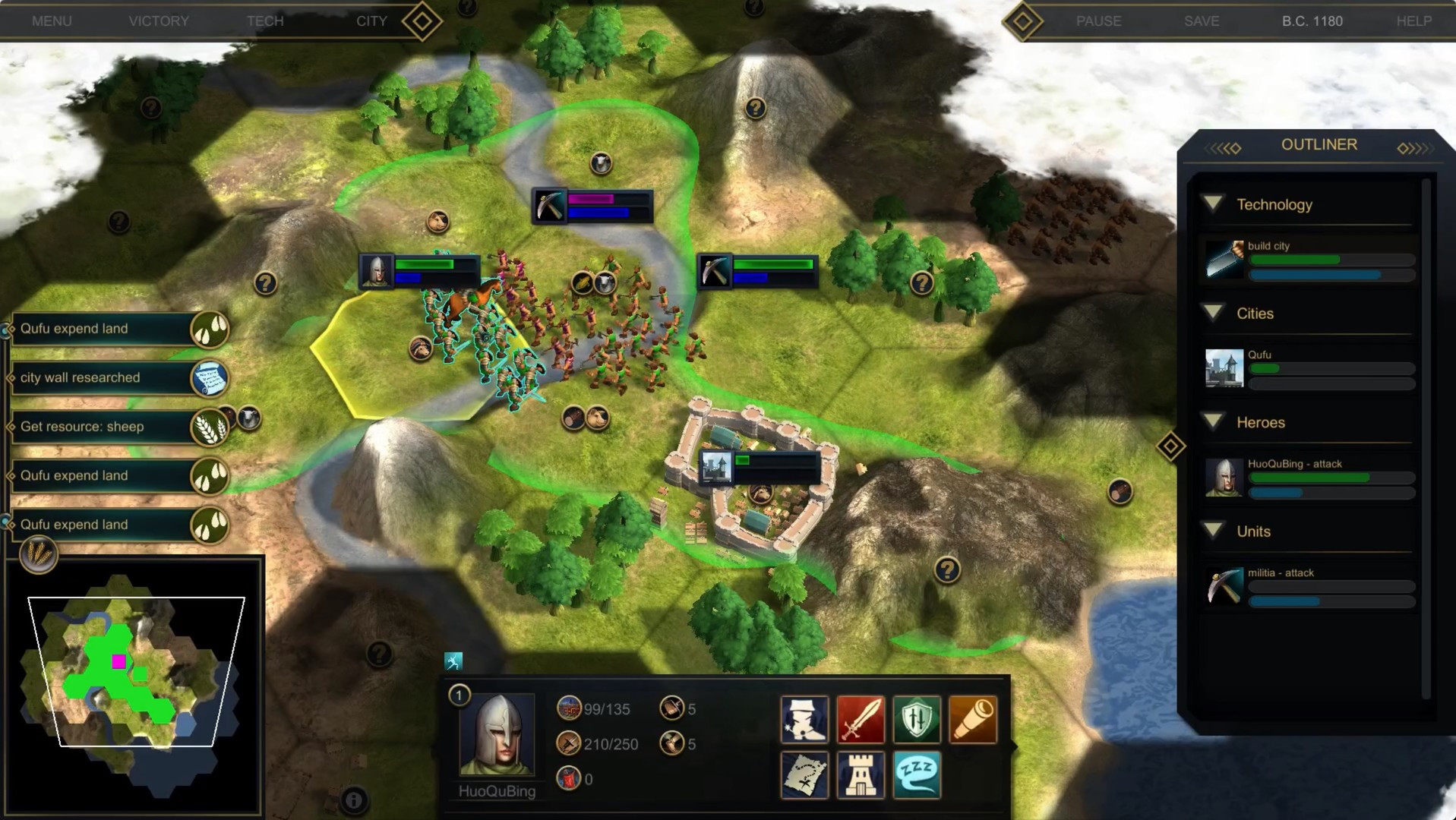Open the MENU in the top bar
This screenshot has height=820, width=1456.
tap(52, 20)
